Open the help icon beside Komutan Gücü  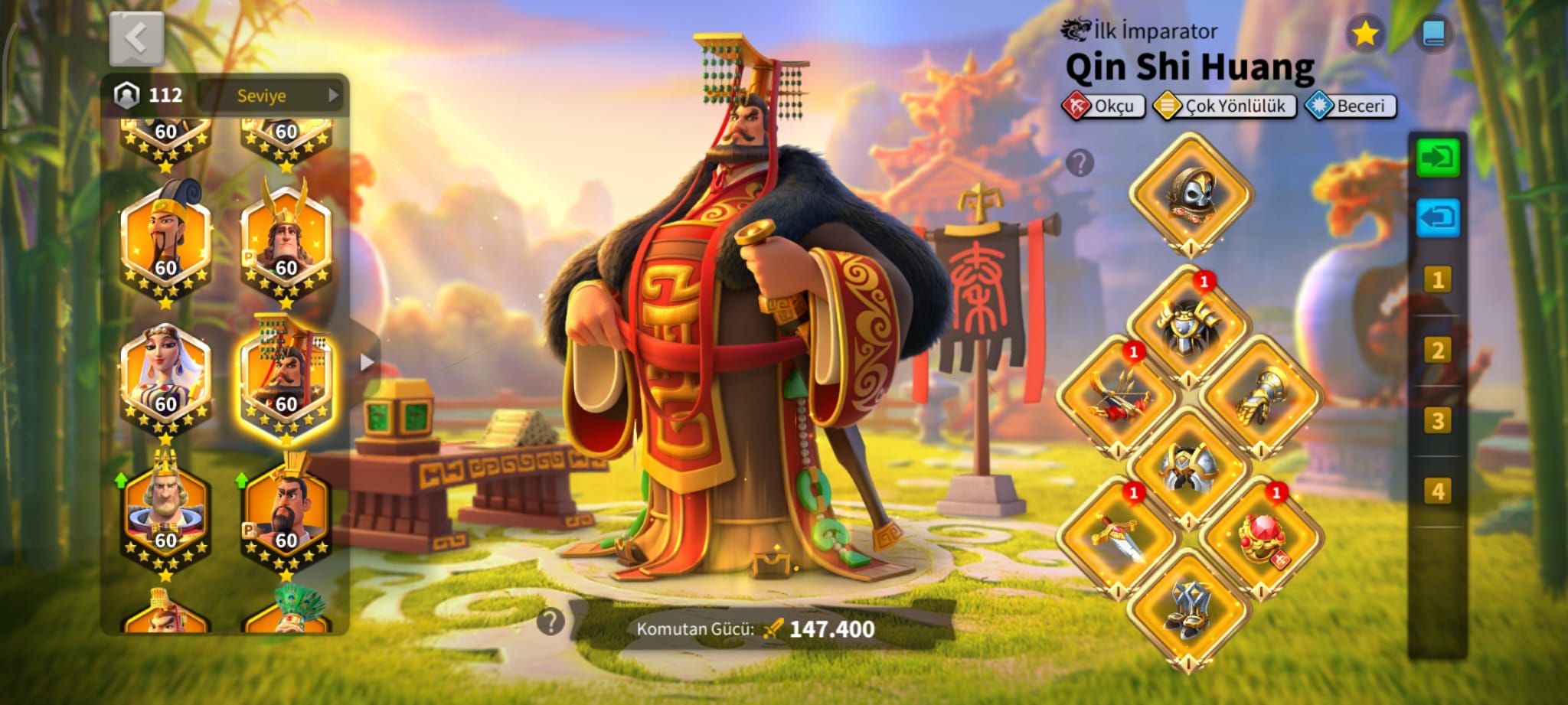(550, 622)
